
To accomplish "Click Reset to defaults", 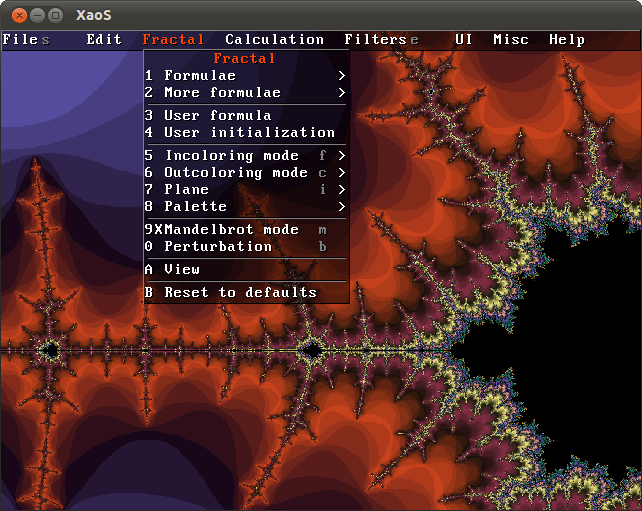I will tap(240, 293).
